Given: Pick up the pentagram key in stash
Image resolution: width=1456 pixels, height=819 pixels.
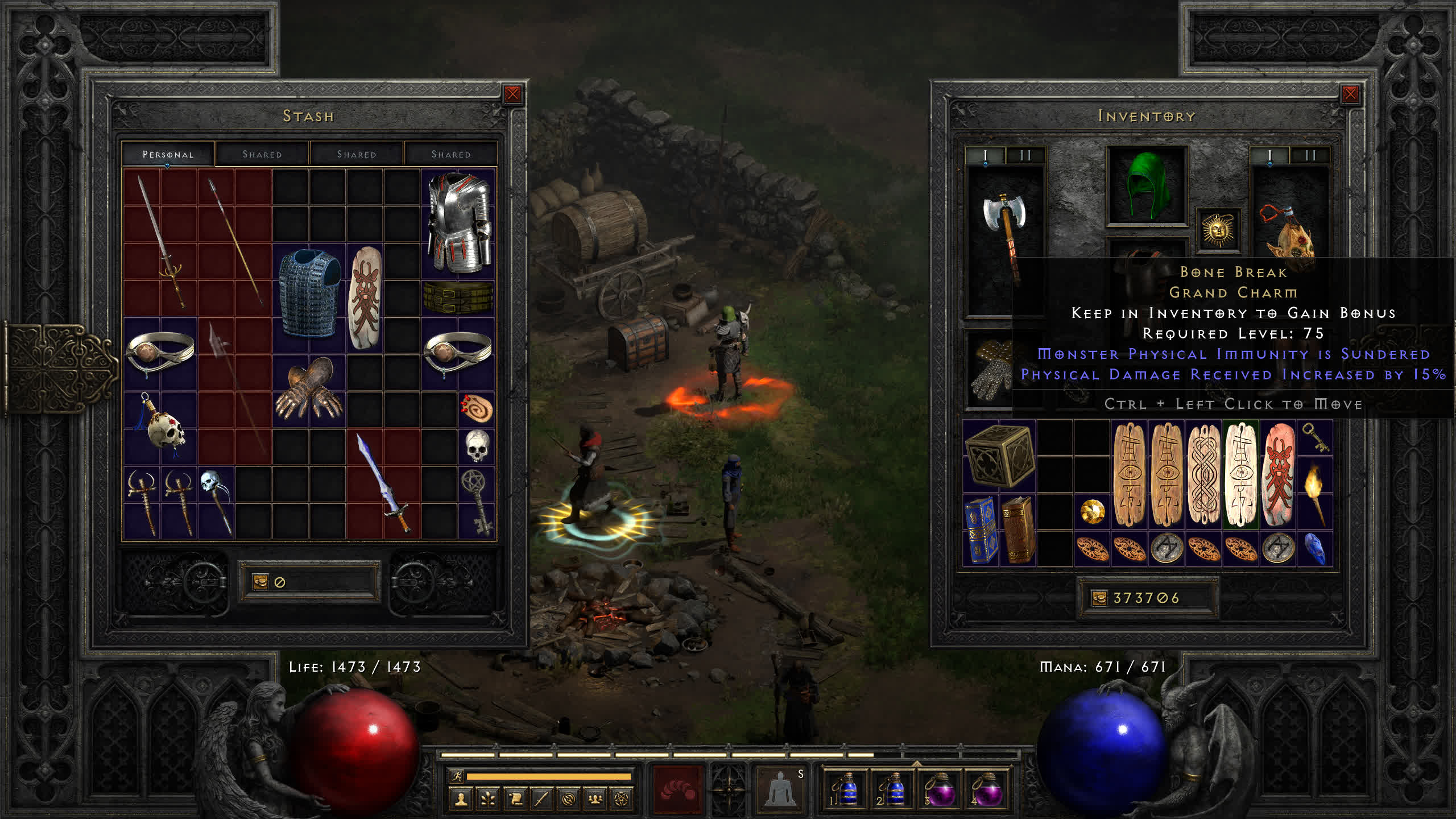Looking at the screenshot, I should coord(477,501).
